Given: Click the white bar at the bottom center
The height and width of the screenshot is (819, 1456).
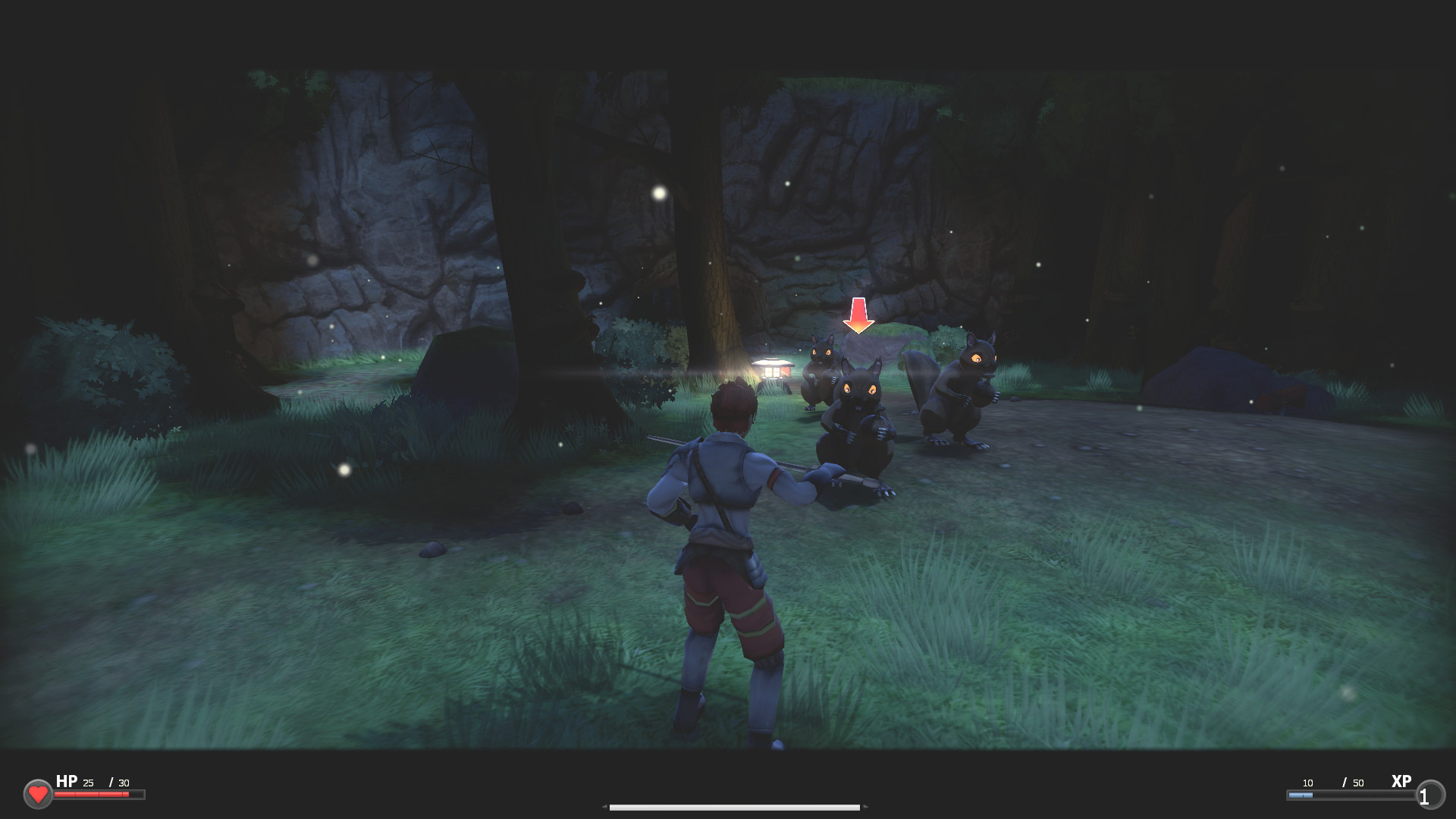Looking at the screenshot, I should point(734,808).
